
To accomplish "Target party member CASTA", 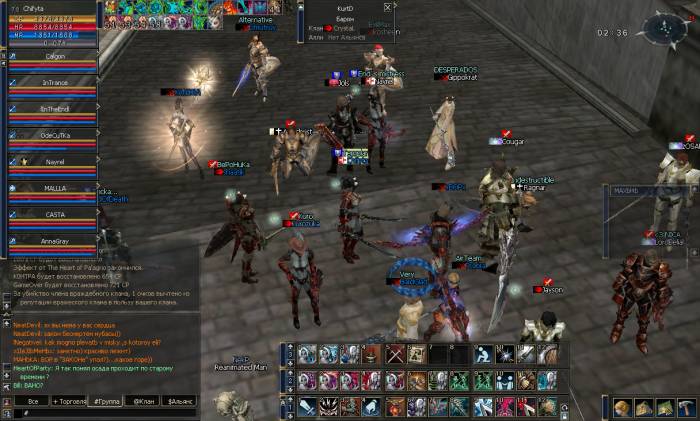I will point(53,214).
